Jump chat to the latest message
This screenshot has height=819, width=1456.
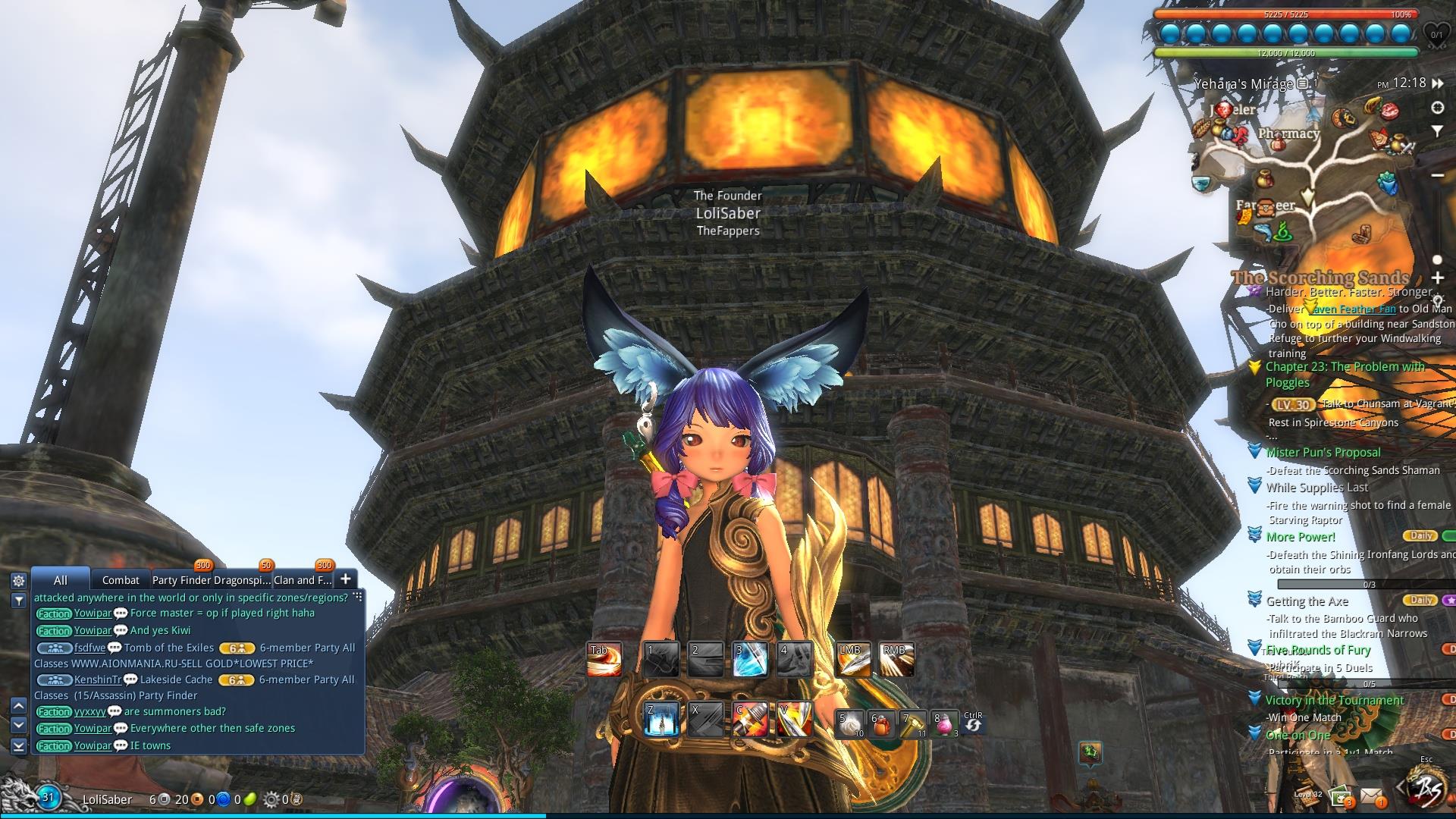point(19,746)
